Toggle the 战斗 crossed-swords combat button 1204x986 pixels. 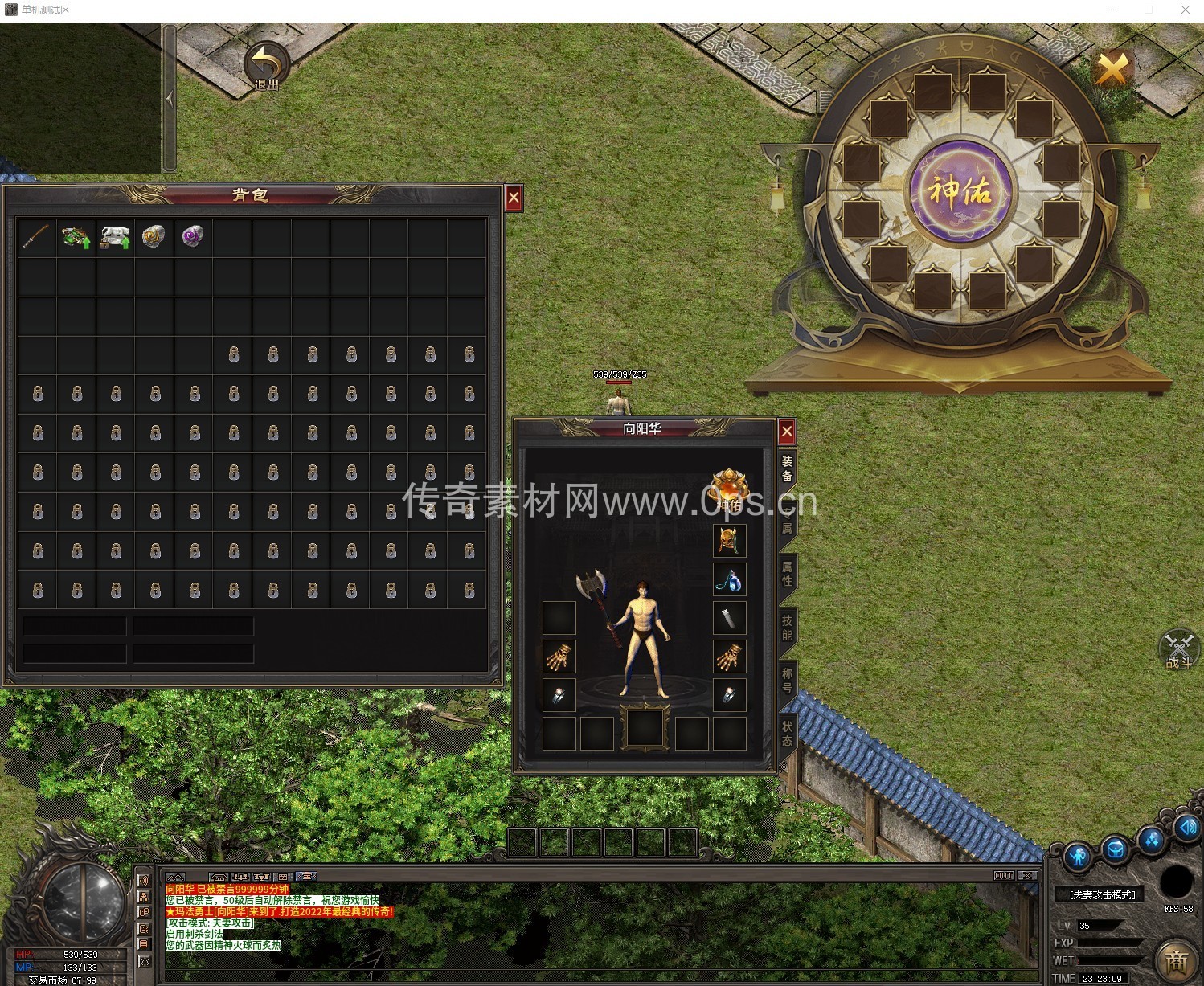pos(1177,648)
